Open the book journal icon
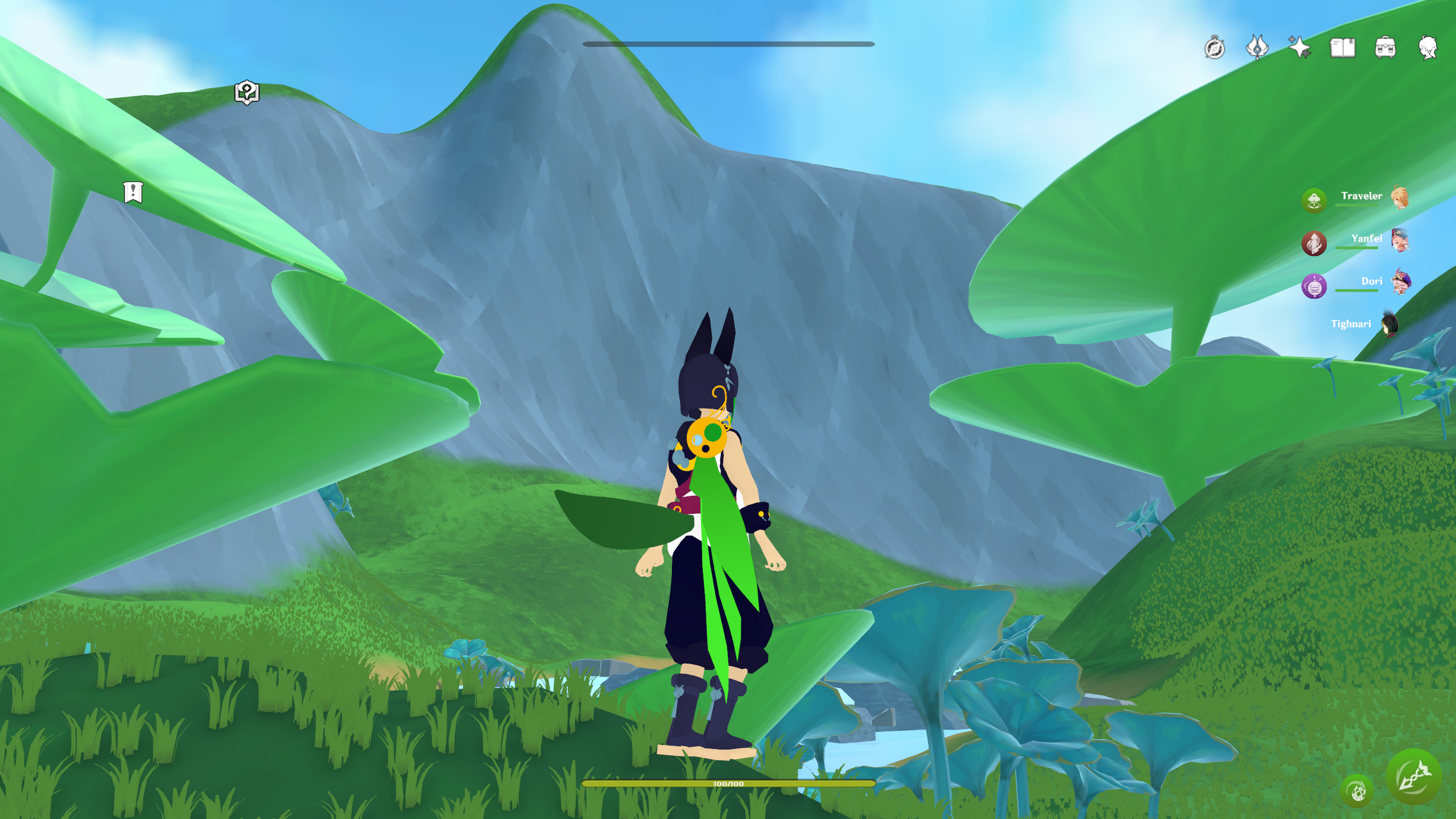 click(1342, 48)
